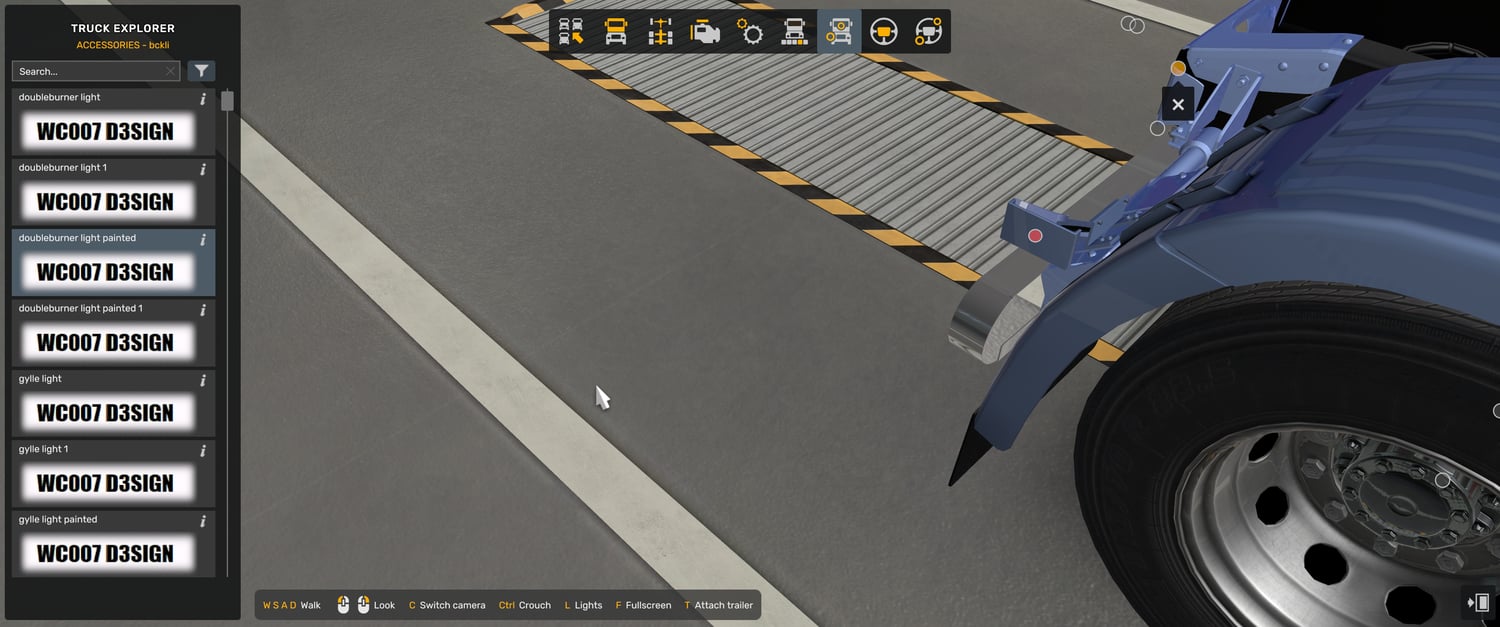Image resolution: width=1500 pixels, height=627 pixels.
Task: Select the chassis category icon
Action: (x=660, y=32)
